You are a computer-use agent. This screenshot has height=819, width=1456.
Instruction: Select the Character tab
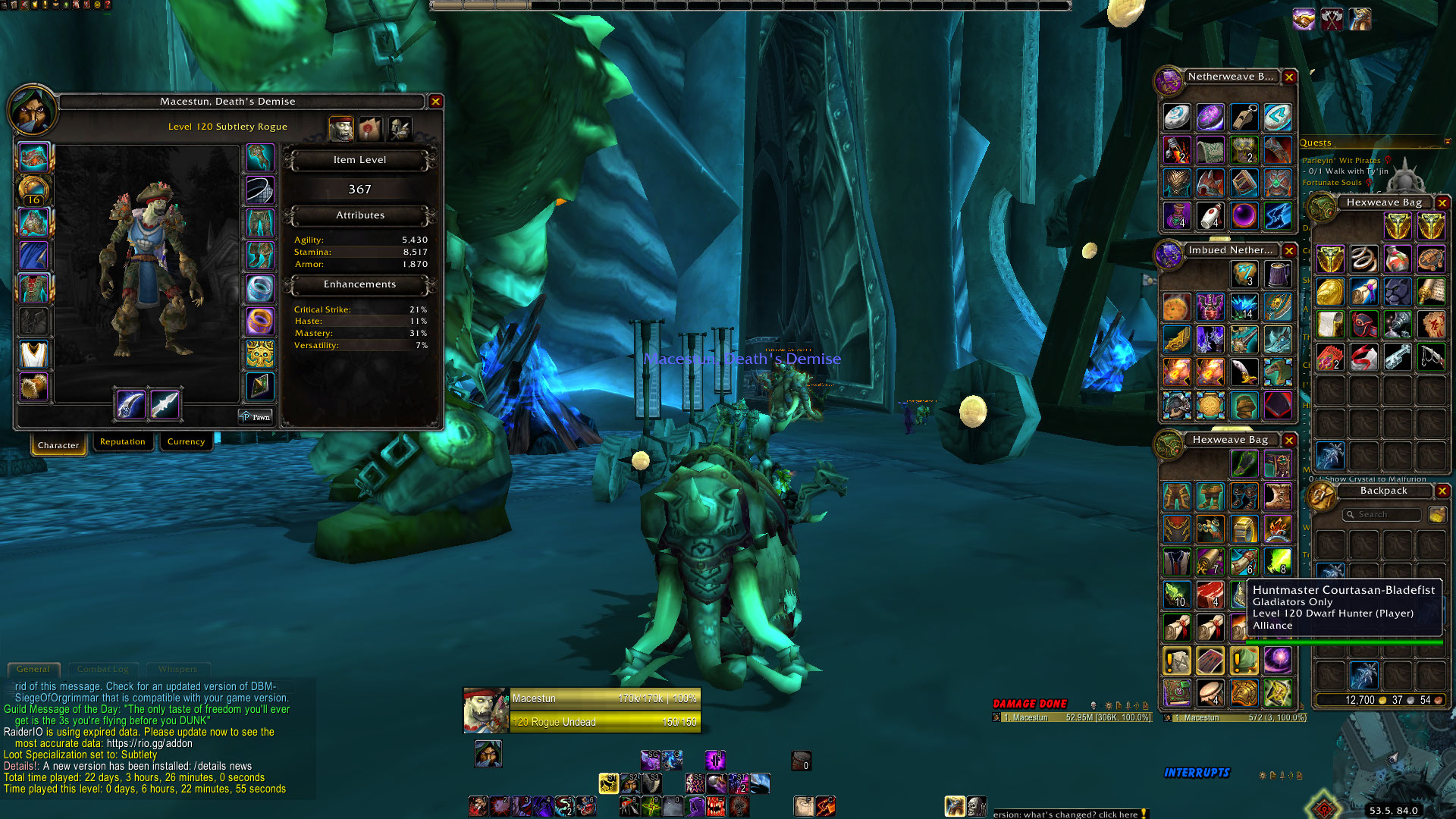pyautogui.click(x=58, y=445)
